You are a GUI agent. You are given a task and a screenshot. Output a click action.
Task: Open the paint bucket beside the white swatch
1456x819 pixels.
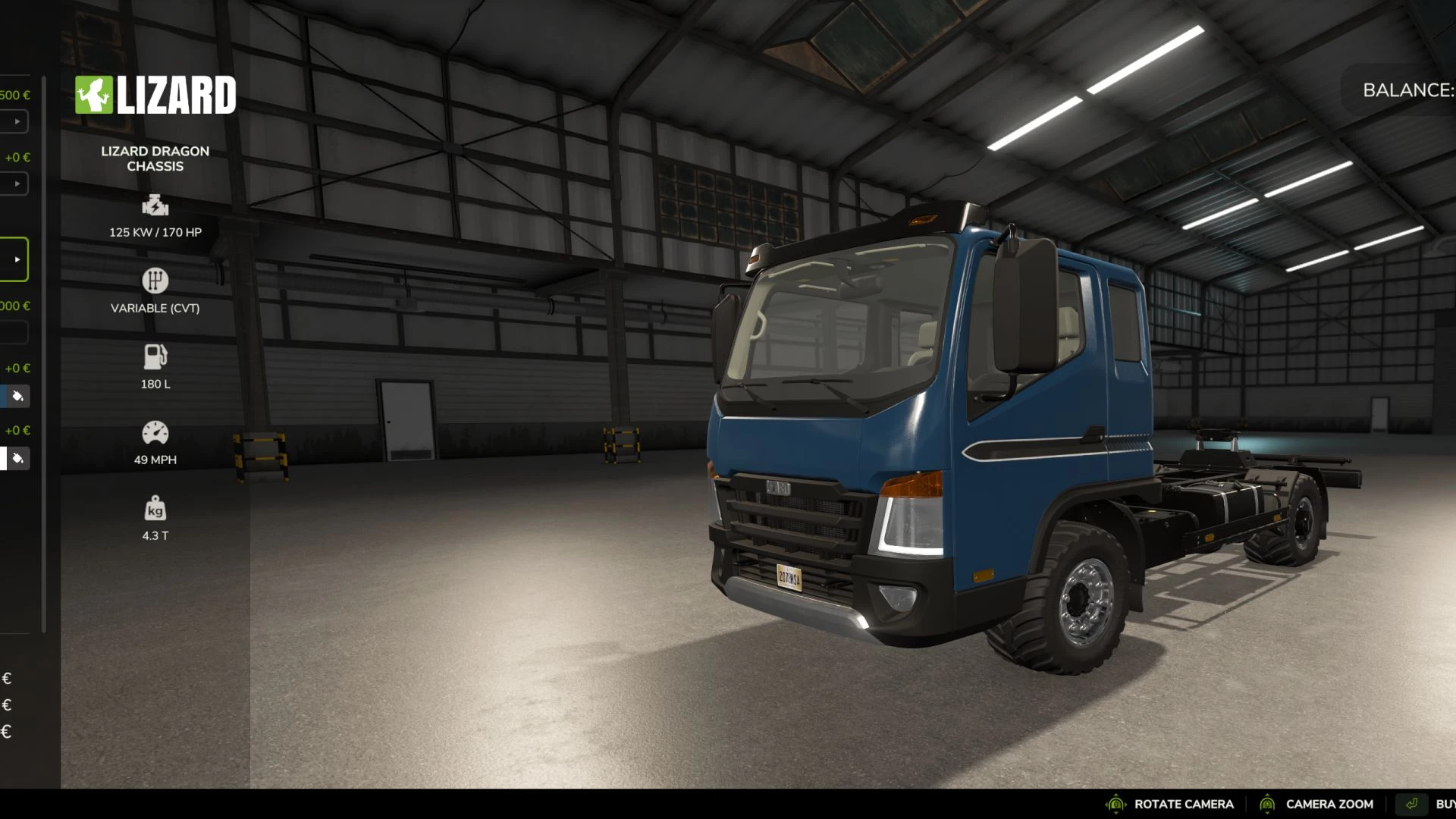(18, 458)
